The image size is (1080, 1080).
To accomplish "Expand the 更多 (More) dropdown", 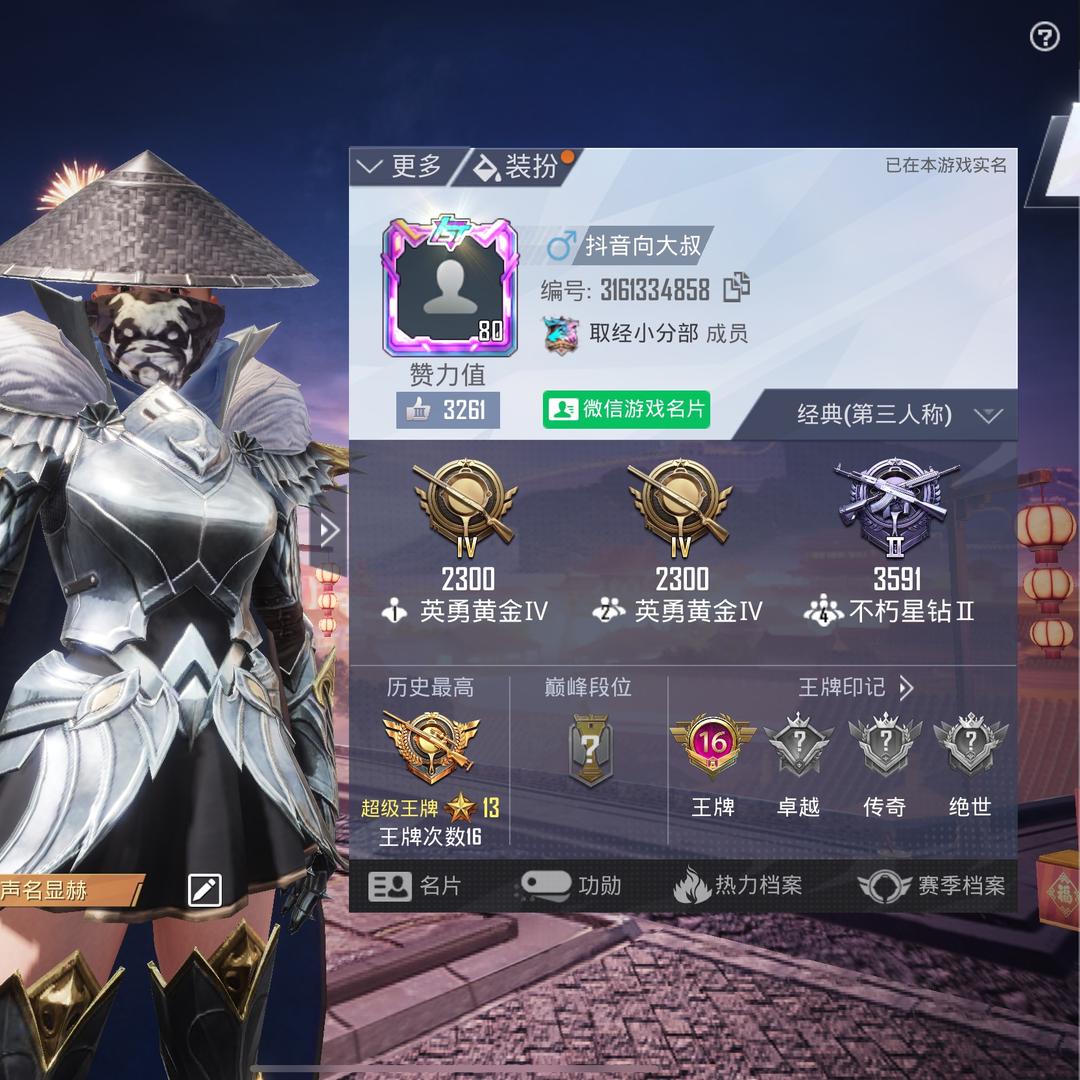I will (x=401, y=166).
